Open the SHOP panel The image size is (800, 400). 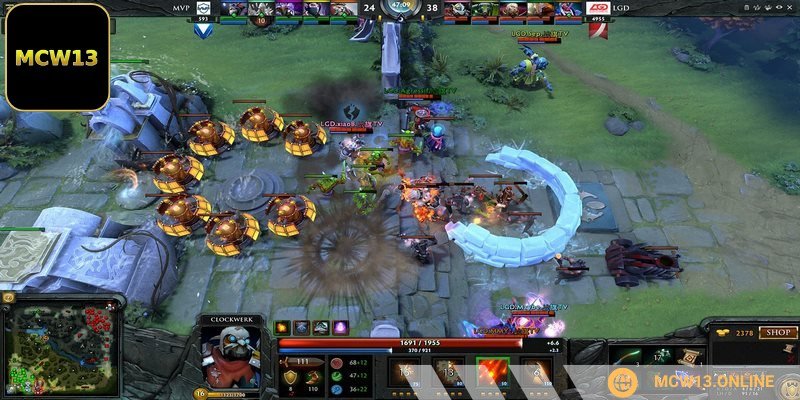pos(775,333)
